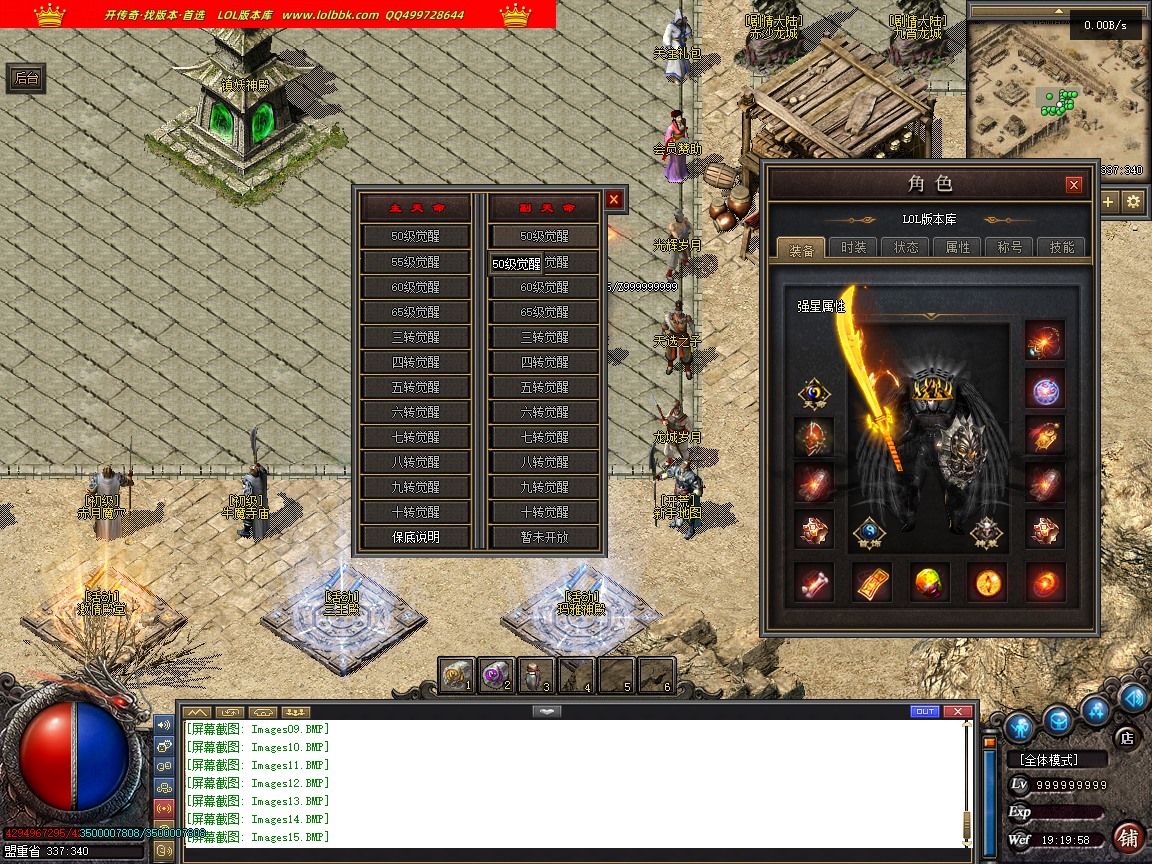The width and height of the screenshot is (1152, 864).
Task: Switch to the 称号 tab
Action: tap(1010, 248)
